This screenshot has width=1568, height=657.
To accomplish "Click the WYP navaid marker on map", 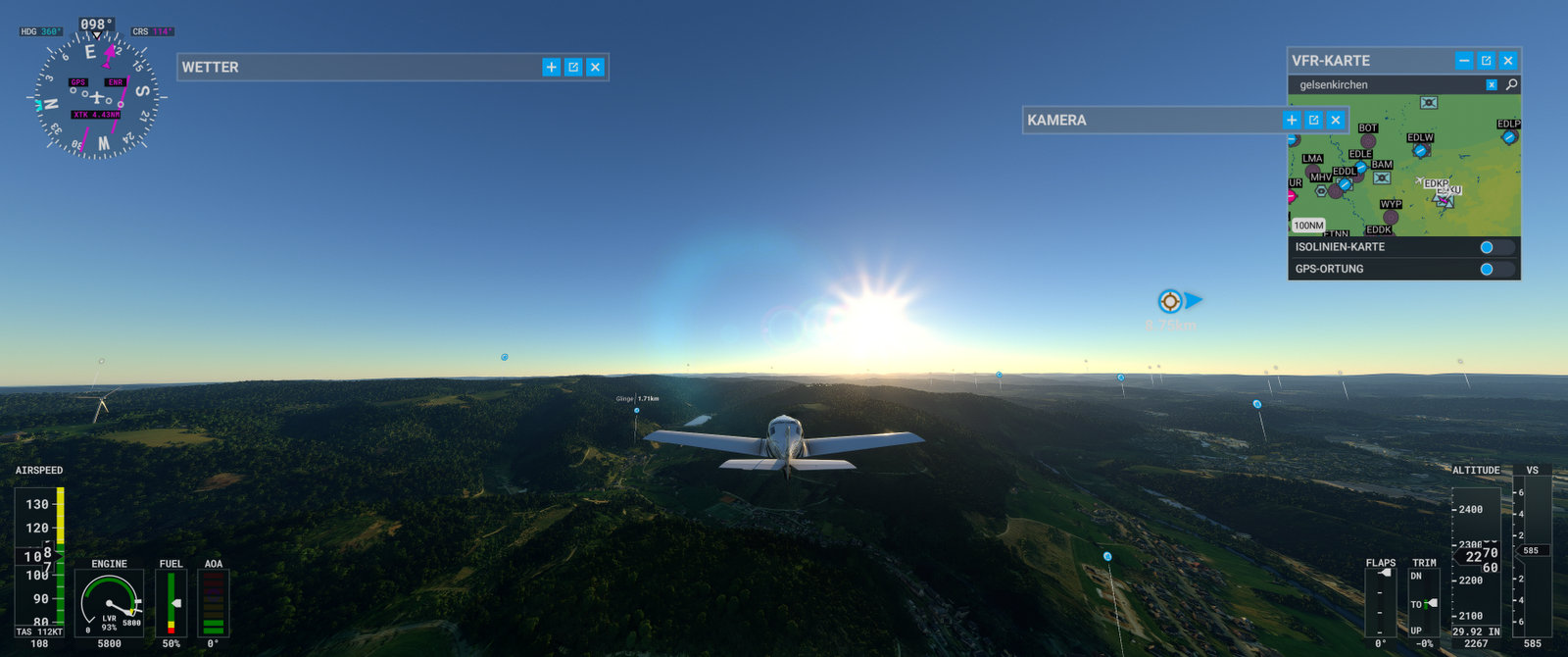I will [1391, 217].
